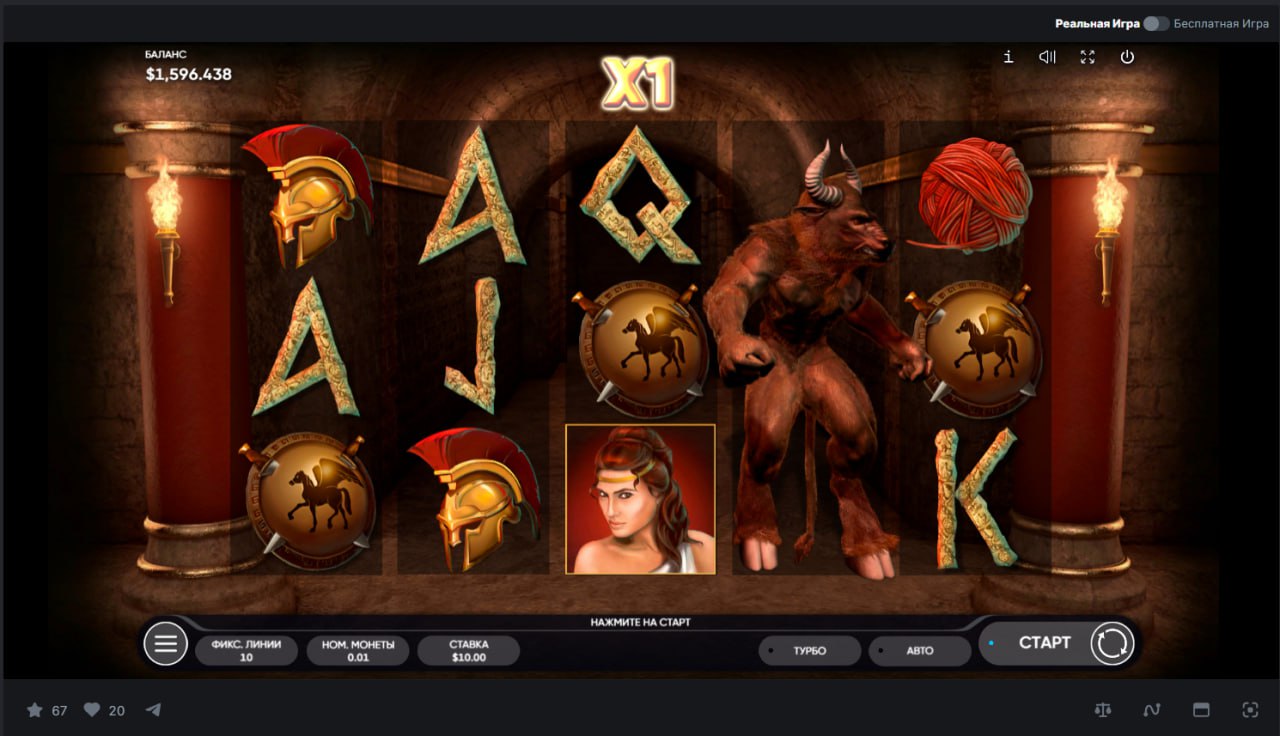Share the game via paper plane icon
The image size is (1280, 736).
[x=153, y=710]
